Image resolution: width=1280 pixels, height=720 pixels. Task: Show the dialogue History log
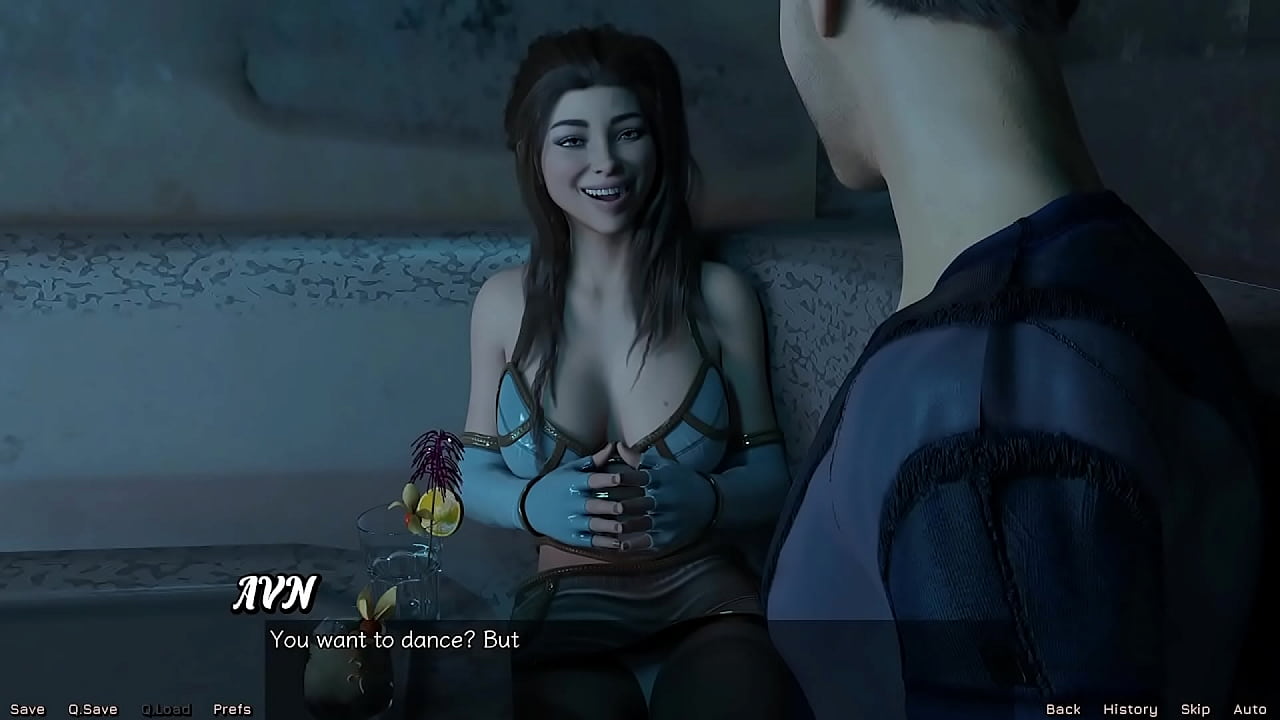[1130, 709]
